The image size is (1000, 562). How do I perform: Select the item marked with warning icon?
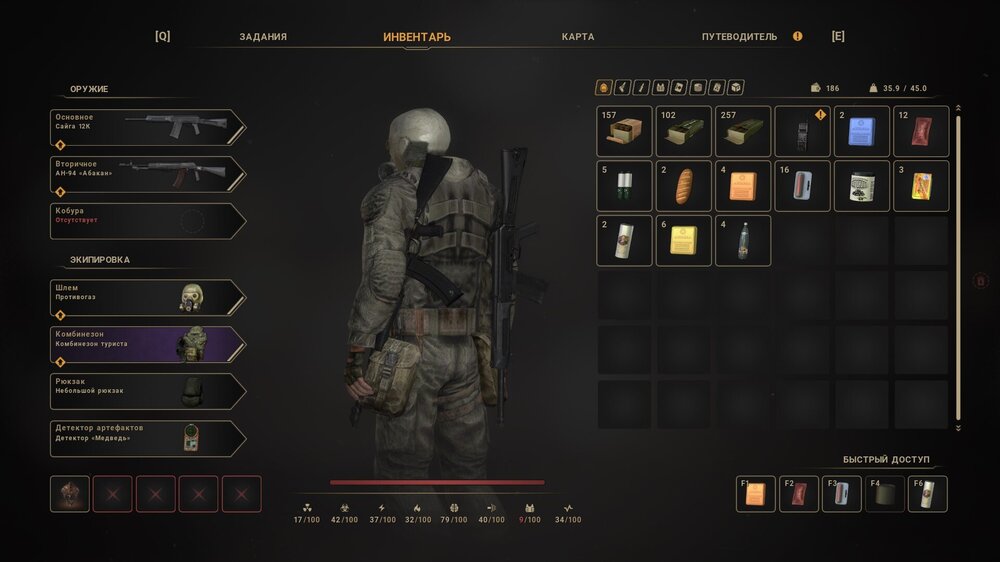coord(803,132)
